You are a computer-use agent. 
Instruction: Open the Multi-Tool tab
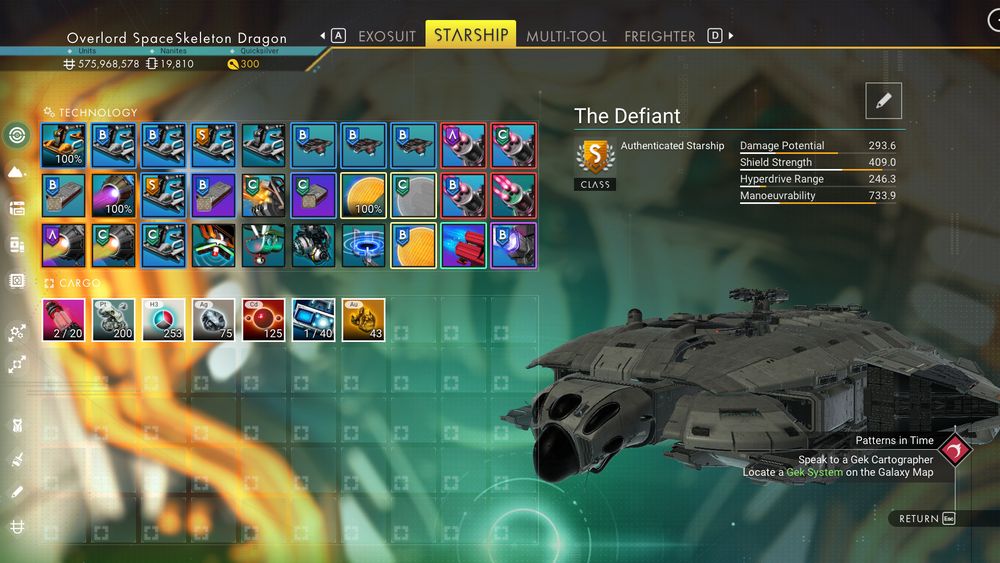[x=566, y=36]
